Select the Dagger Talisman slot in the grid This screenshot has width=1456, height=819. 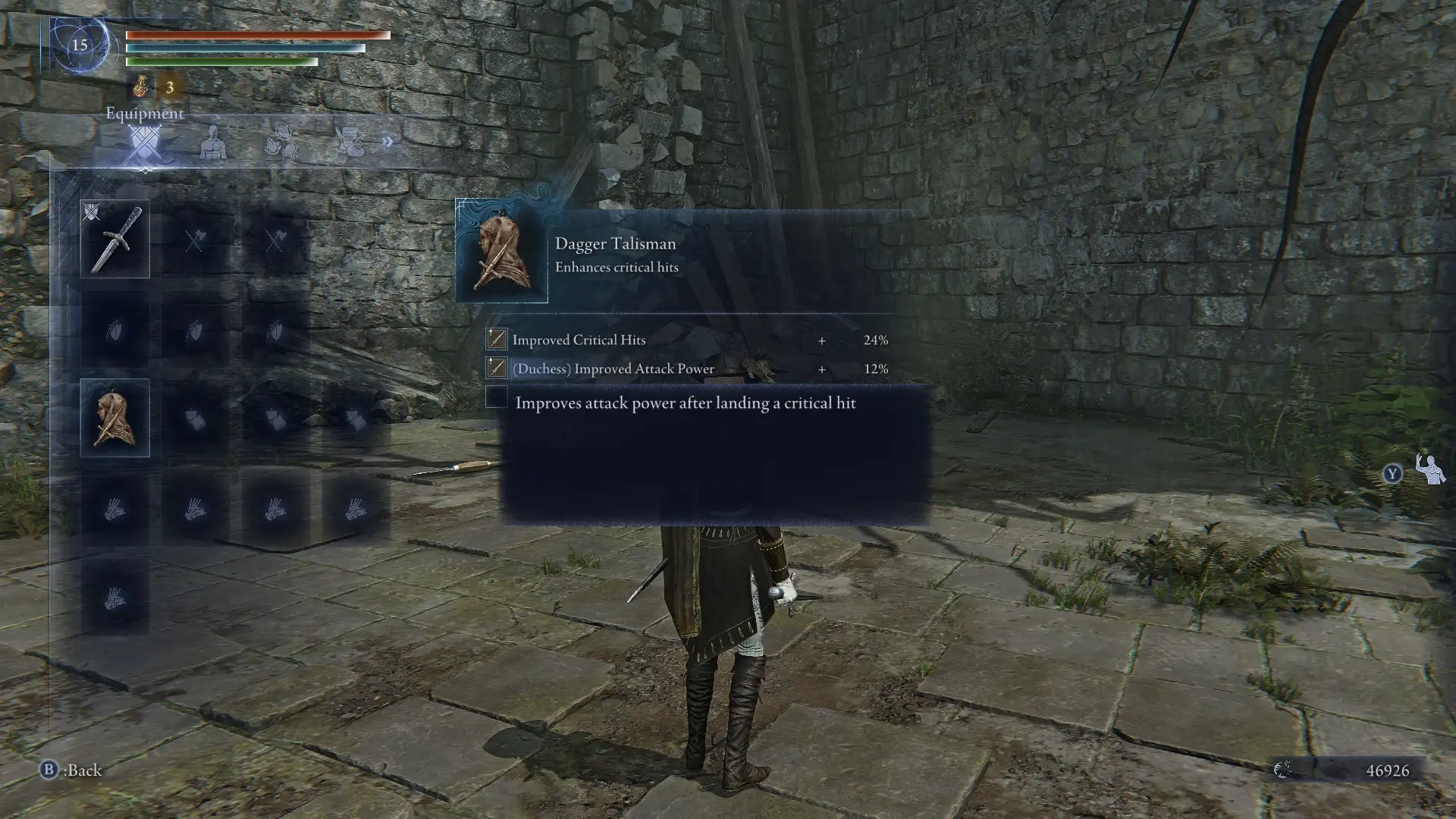click(115, 418)
